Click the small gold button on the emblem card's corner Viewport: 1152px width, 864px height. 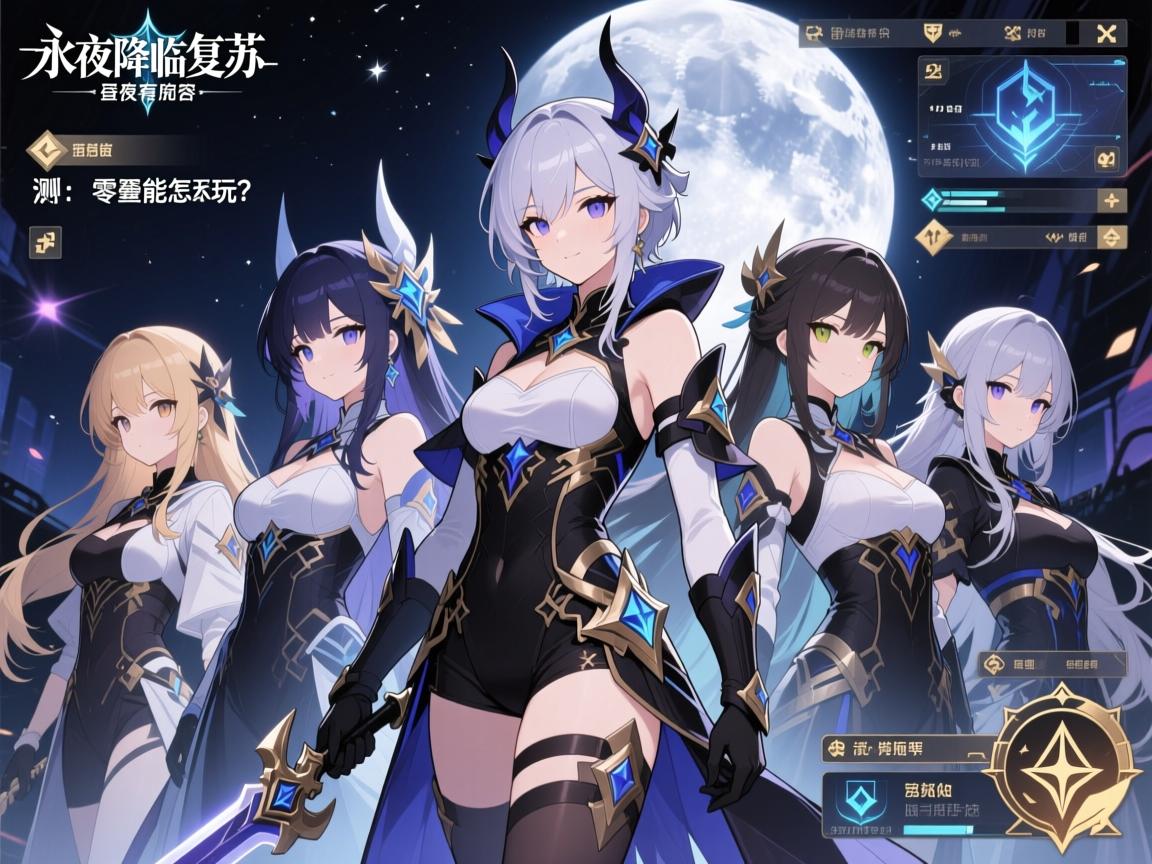(x=1106, y=158)
